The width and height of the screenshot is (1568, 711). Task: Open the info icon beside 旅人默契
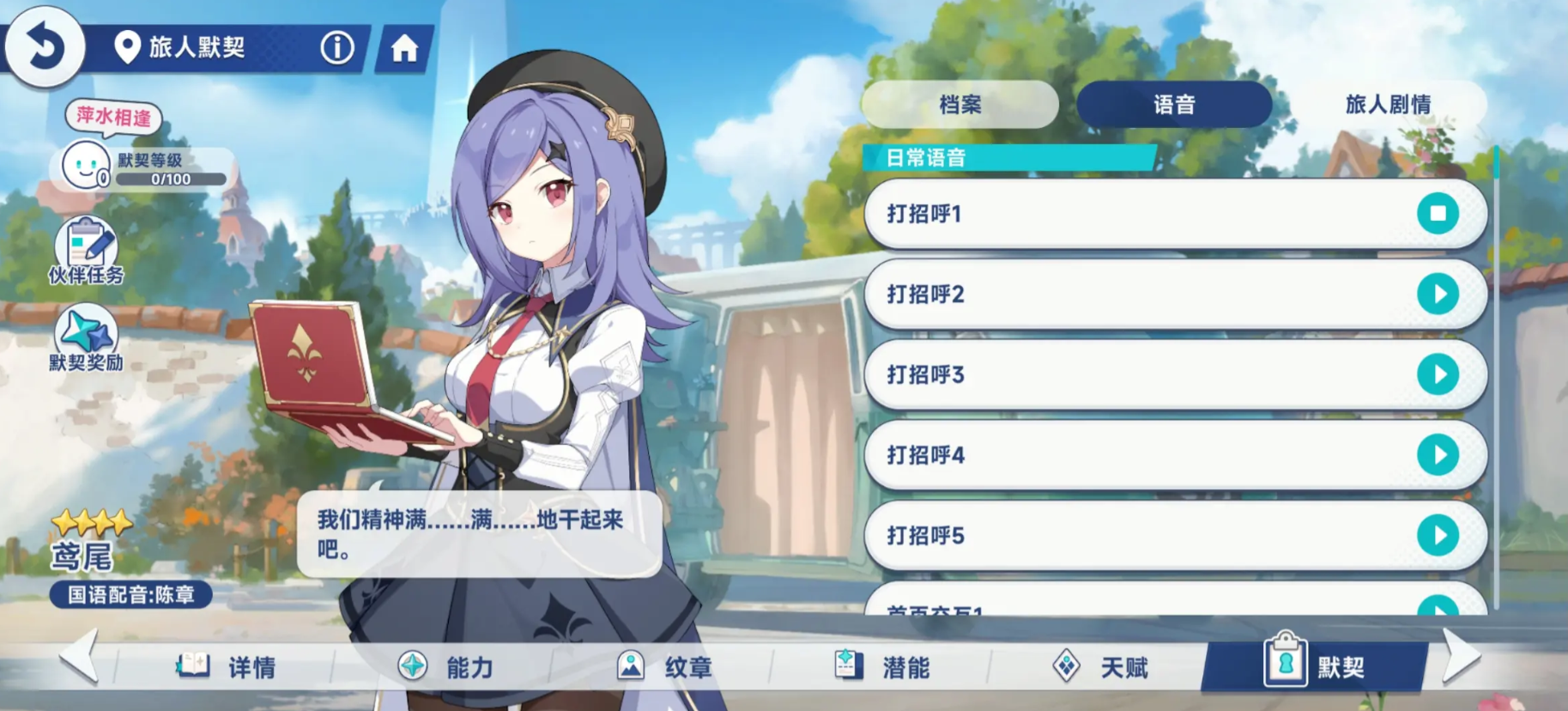(x=337, y=47)
